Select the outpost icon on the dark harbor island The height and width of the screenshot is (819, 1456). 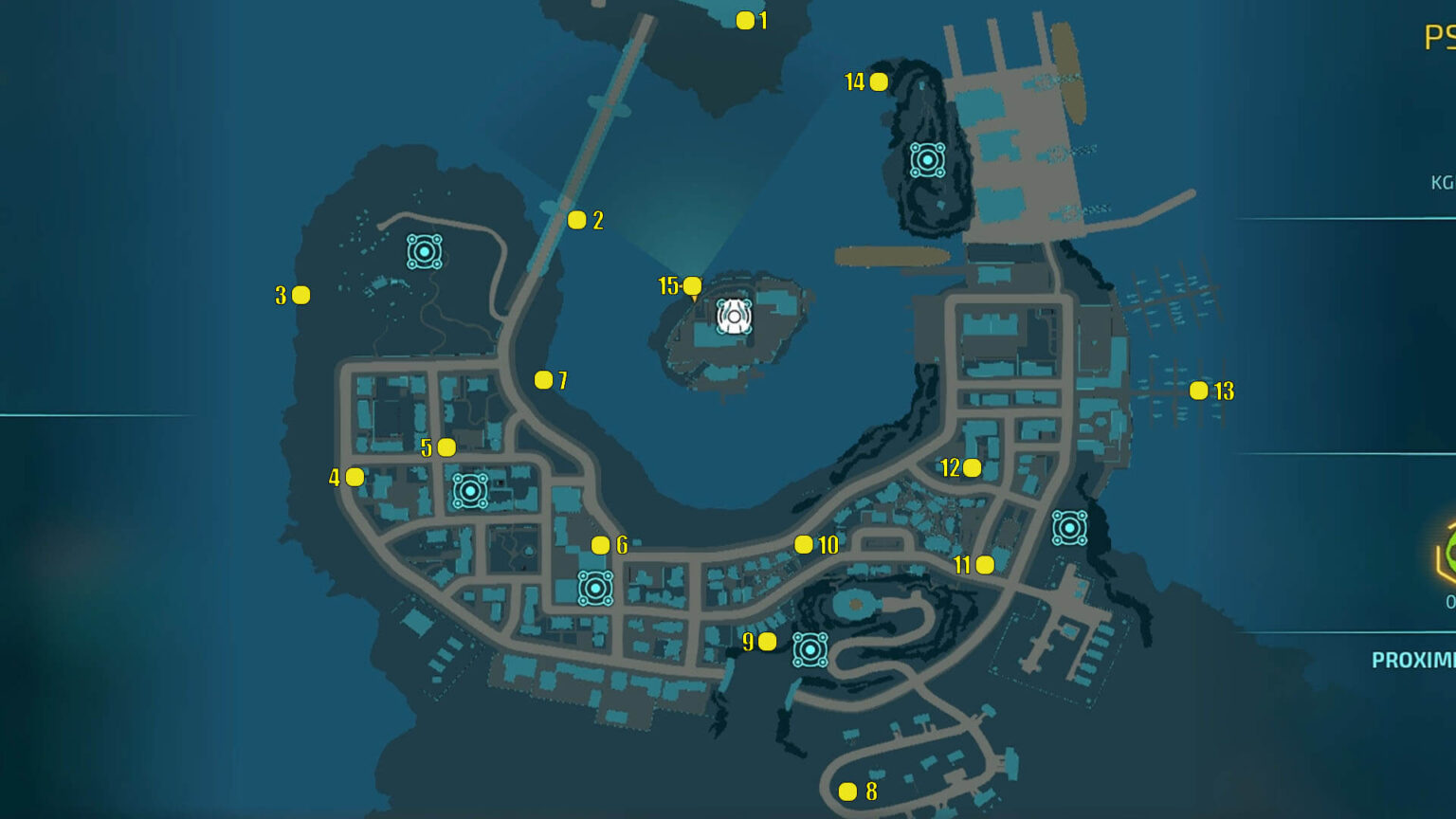(x=927, y=161)
